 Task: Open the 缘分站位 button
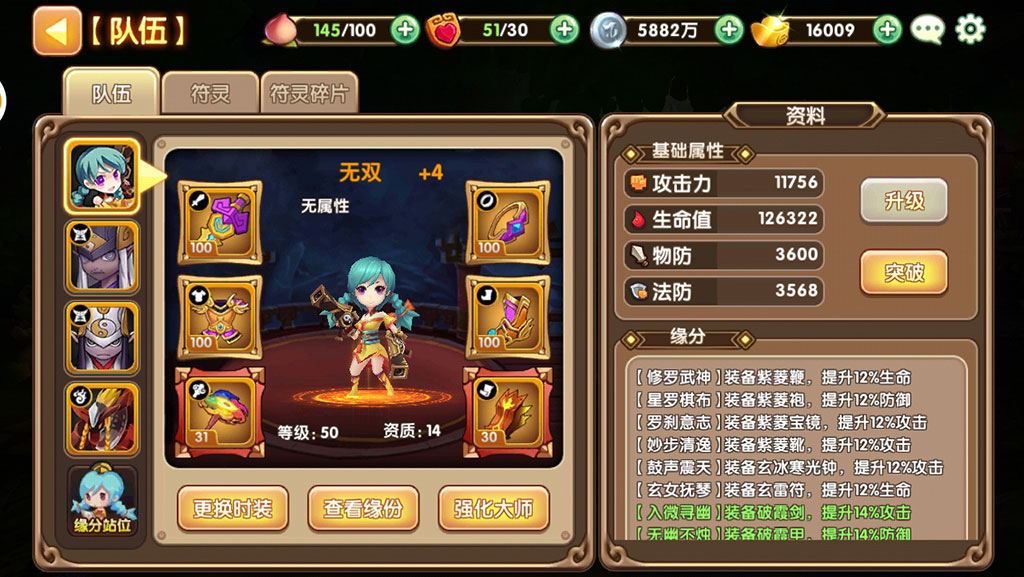pos(102,500)
